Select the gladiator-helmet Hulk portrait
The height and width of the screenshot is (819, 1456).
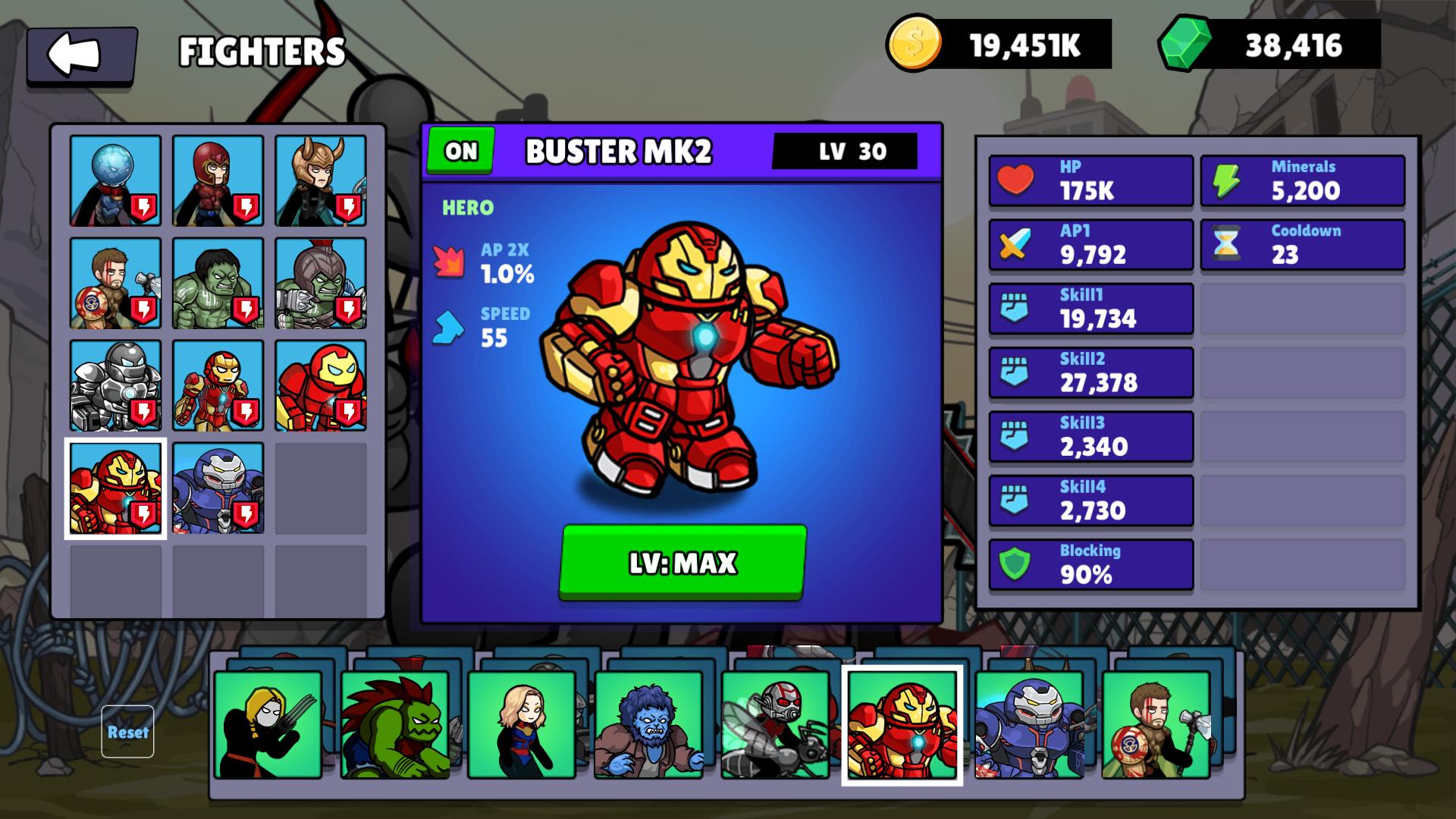point(320,283)
